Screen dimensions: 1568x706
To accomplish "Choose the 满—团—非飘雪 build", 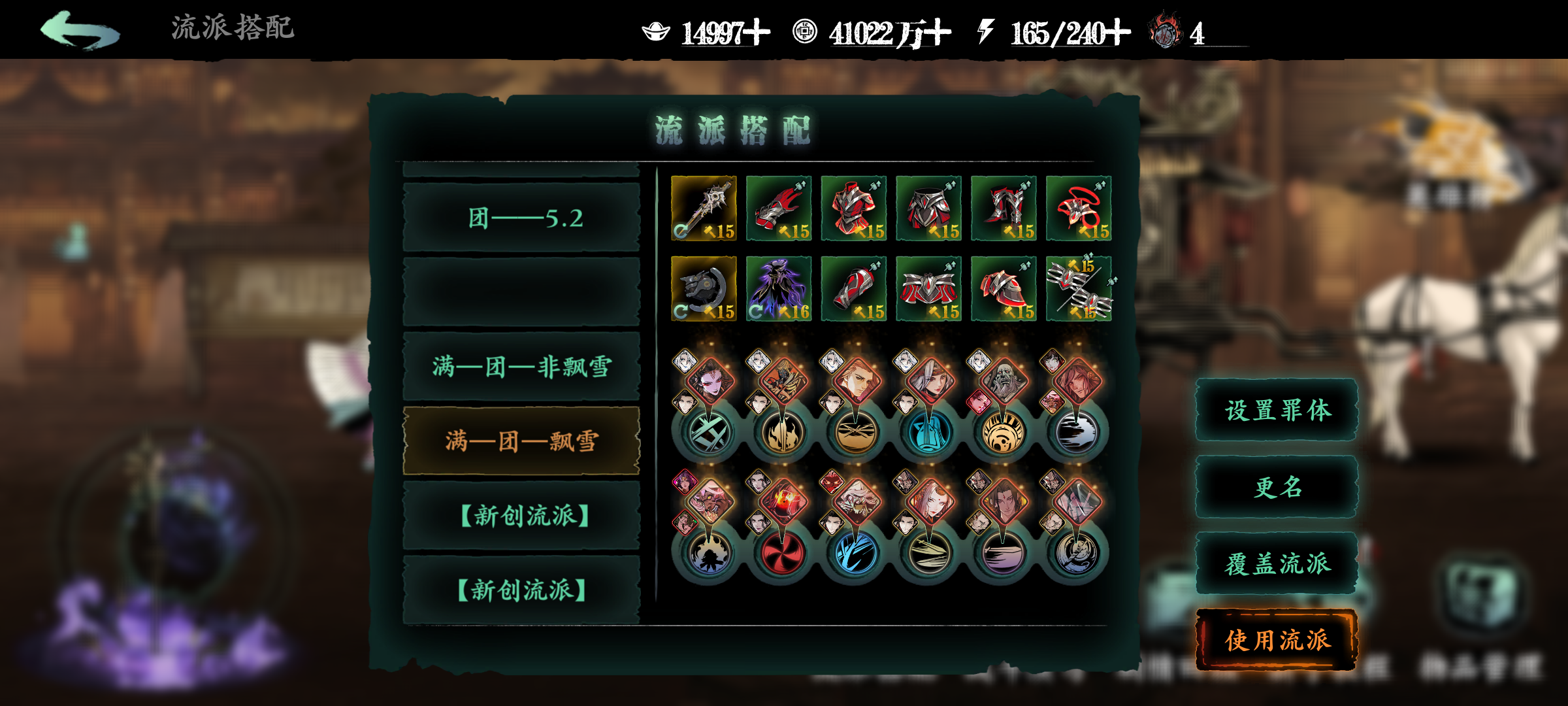I will coord(521,367).
